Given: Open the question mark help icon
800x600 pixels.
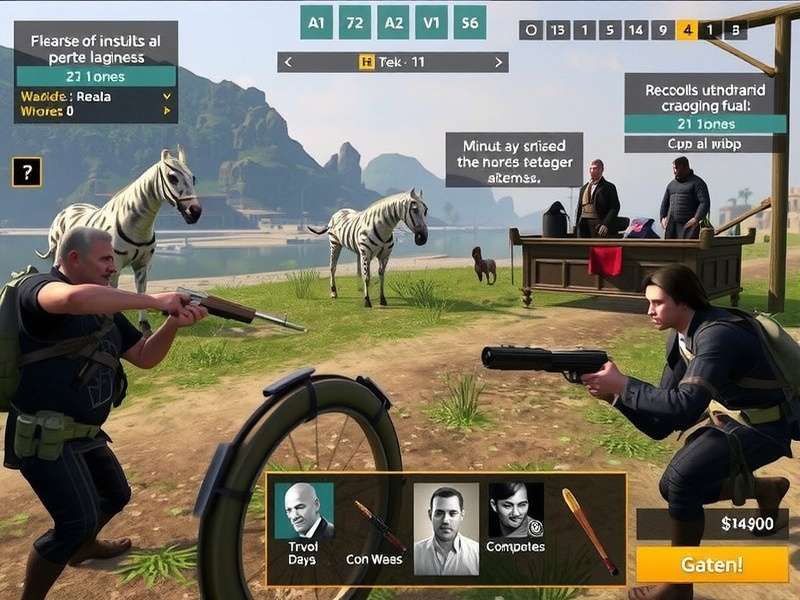Looking at the screenshot, I should [x=26, y=171].
